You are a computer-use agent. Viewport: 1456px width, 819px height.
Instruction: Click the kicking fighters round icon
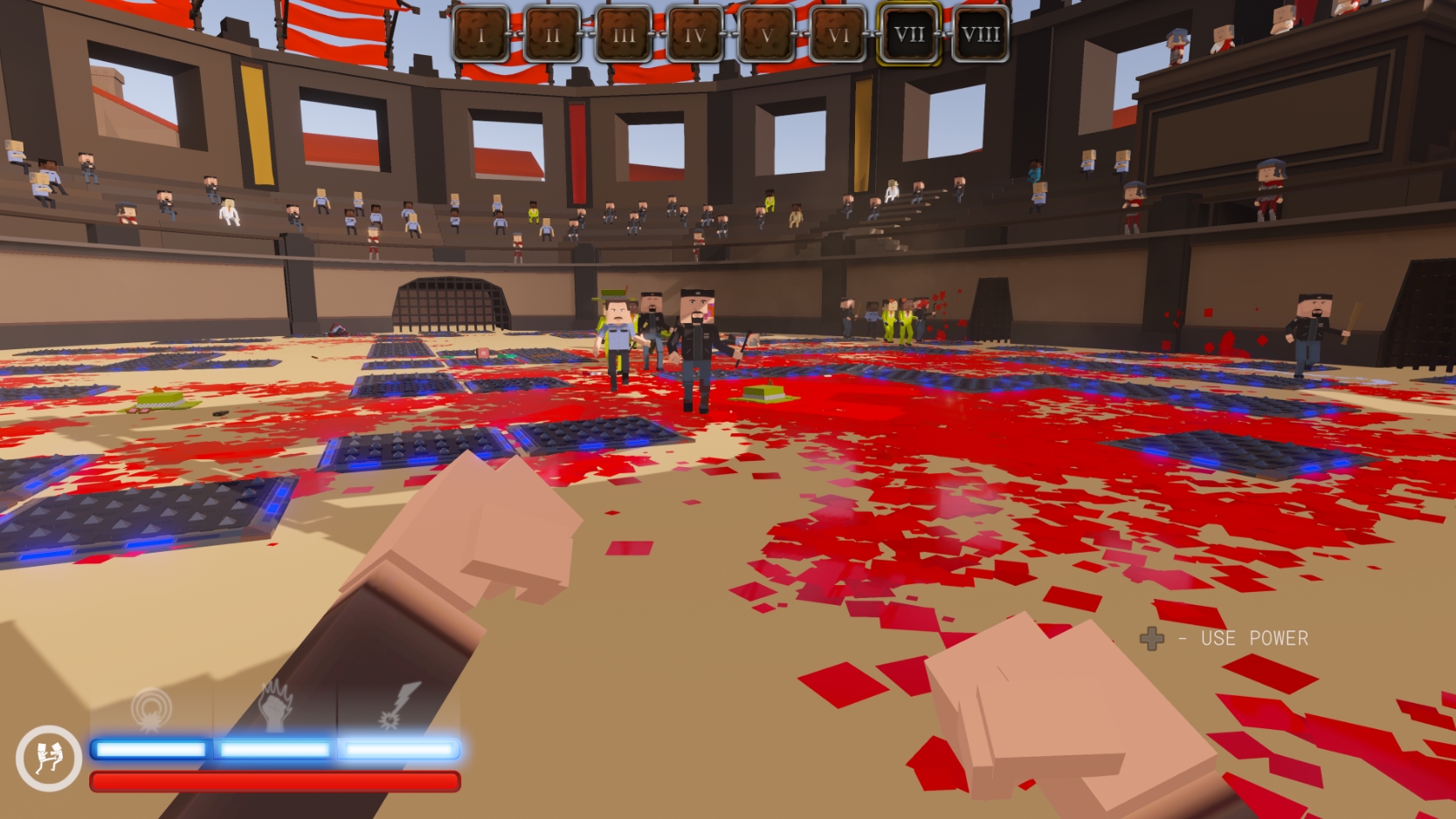pos(48,758)
